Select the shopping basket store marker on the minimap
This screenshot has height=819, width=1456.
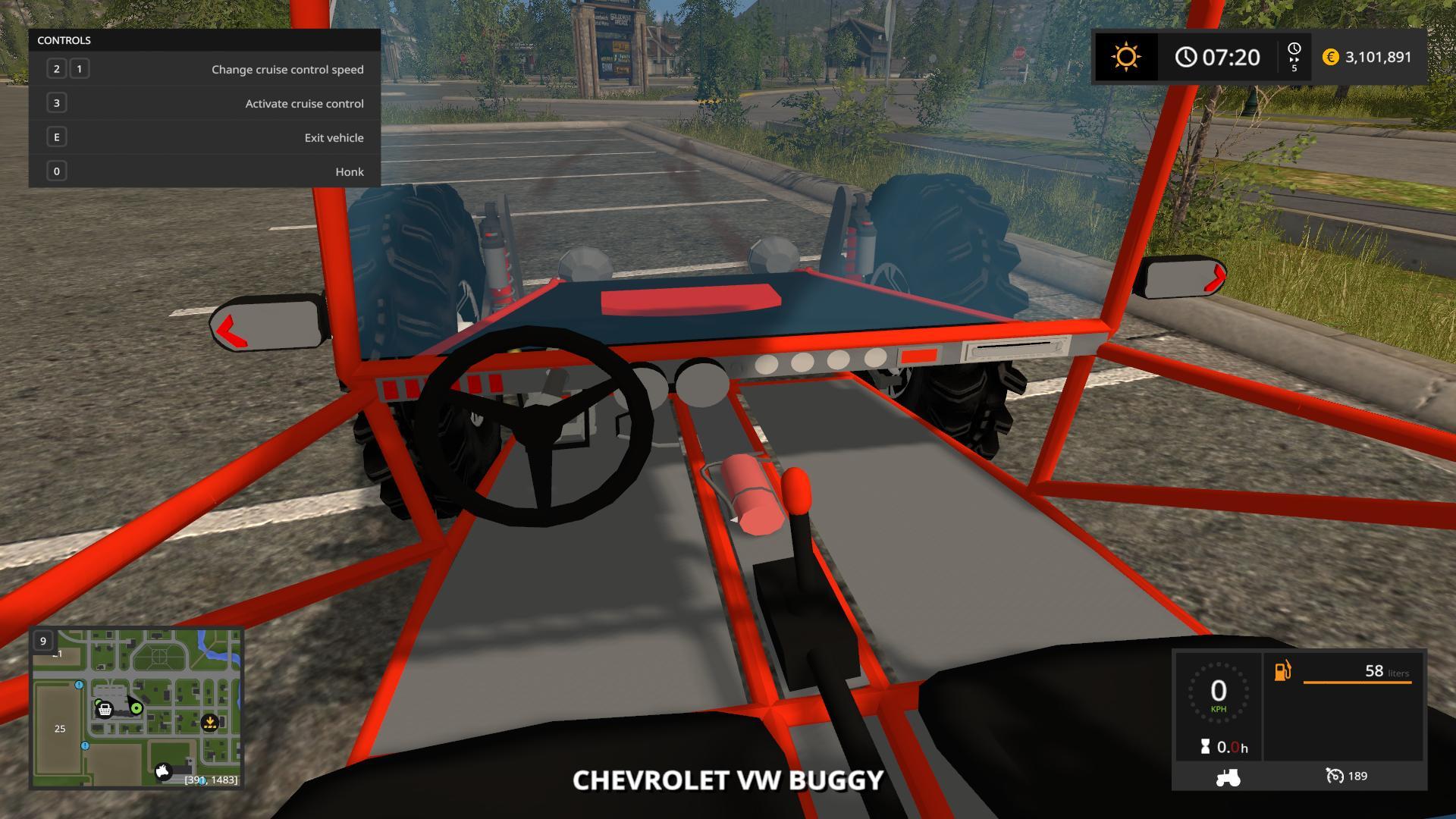105,710
